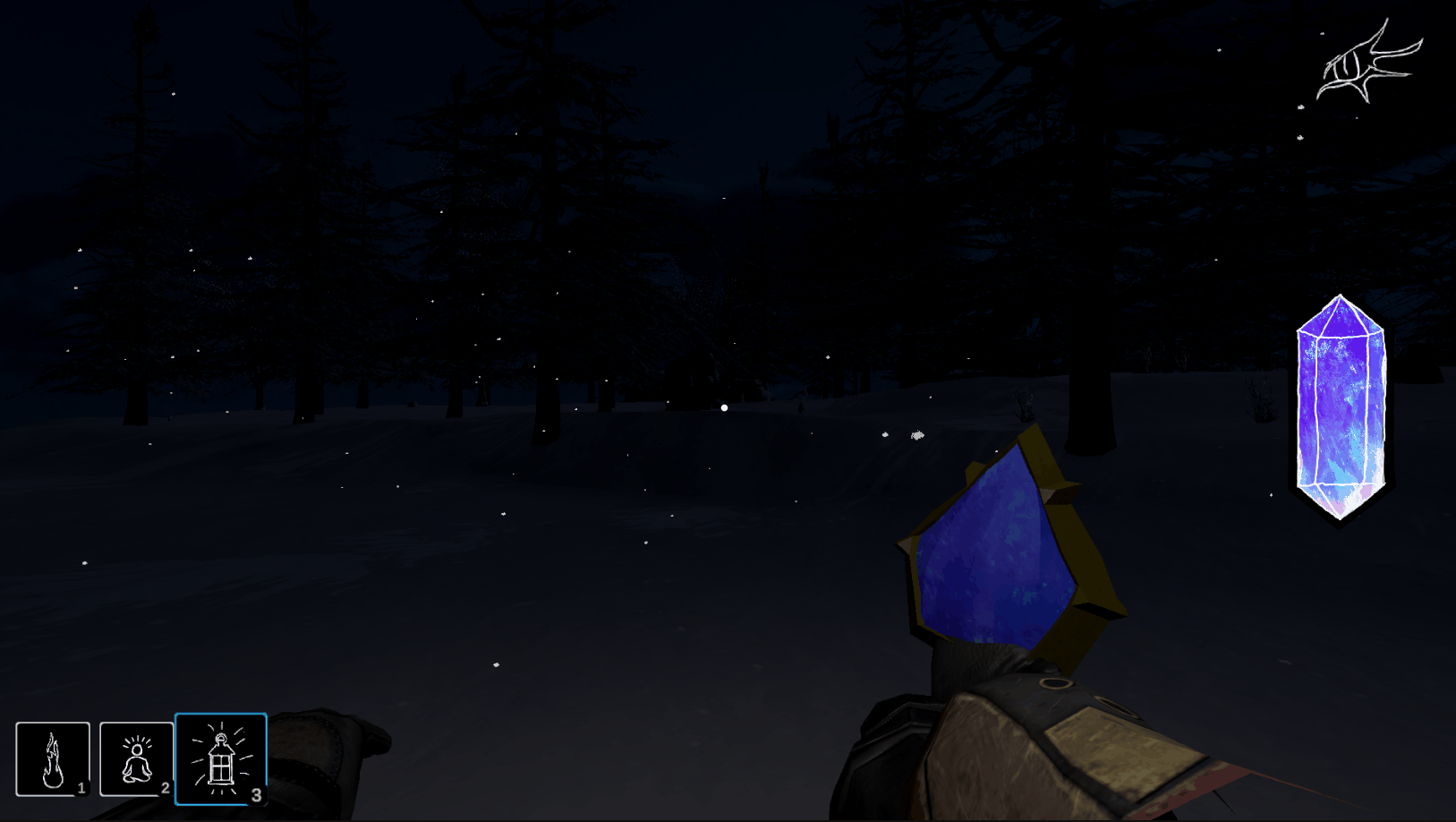Click the distant white light in the forest
This screenshot has height=822, width=1456.
pyautogui.click(x=723, y=407)
